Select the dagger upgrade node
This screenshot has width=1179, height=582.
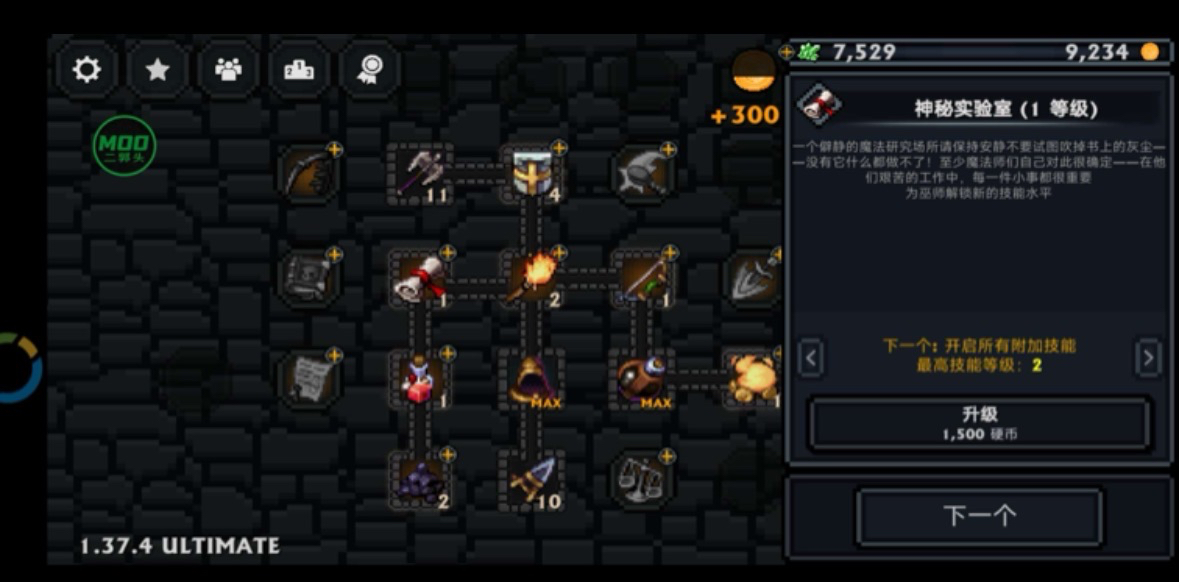tap(530, 480)
